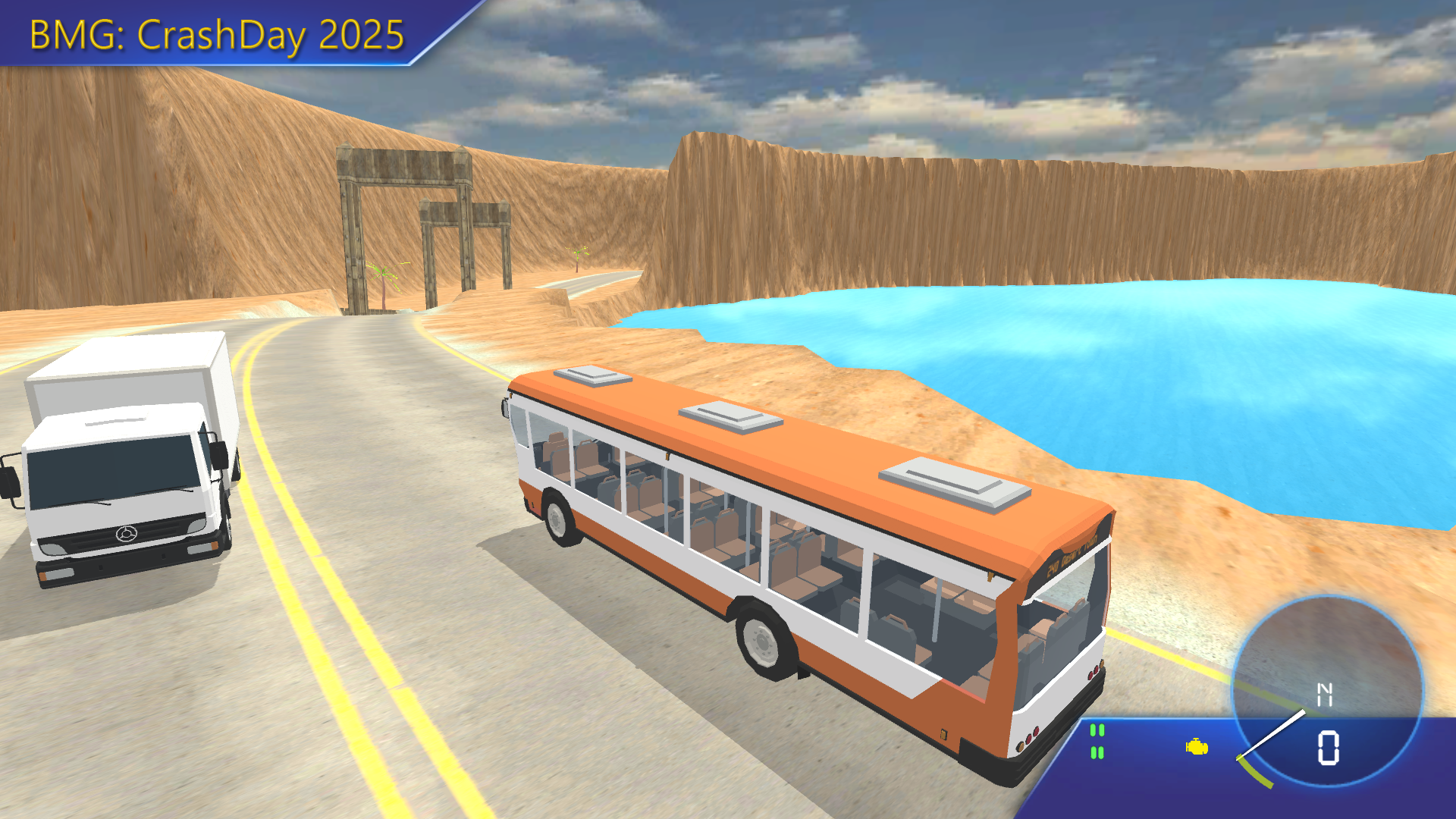Click the digital speed readout showing 0
The width and height of the screenshot is (1456, 819).
pos(1327,746)
